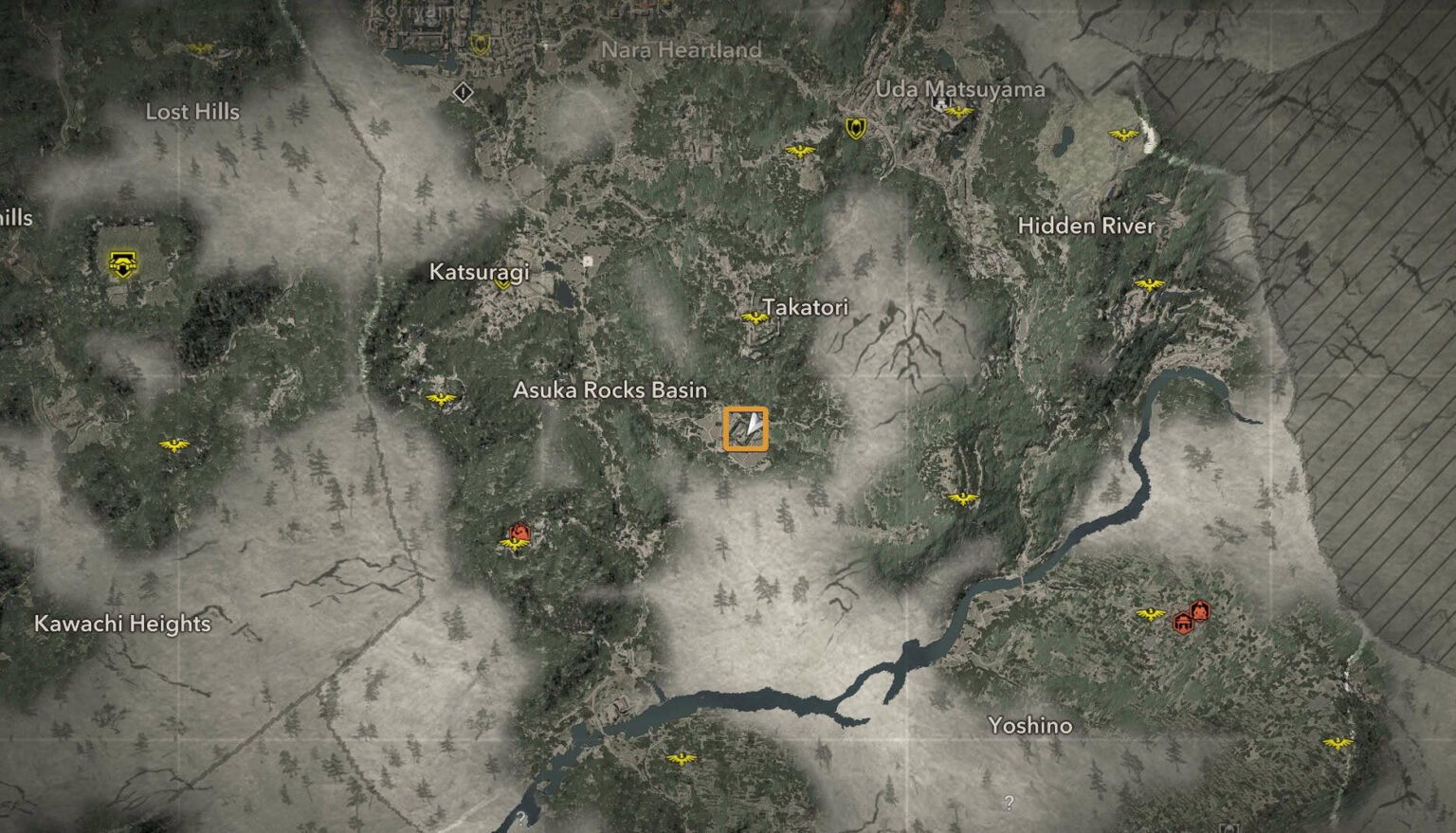Click the Kawachi Heights region label

123,624
